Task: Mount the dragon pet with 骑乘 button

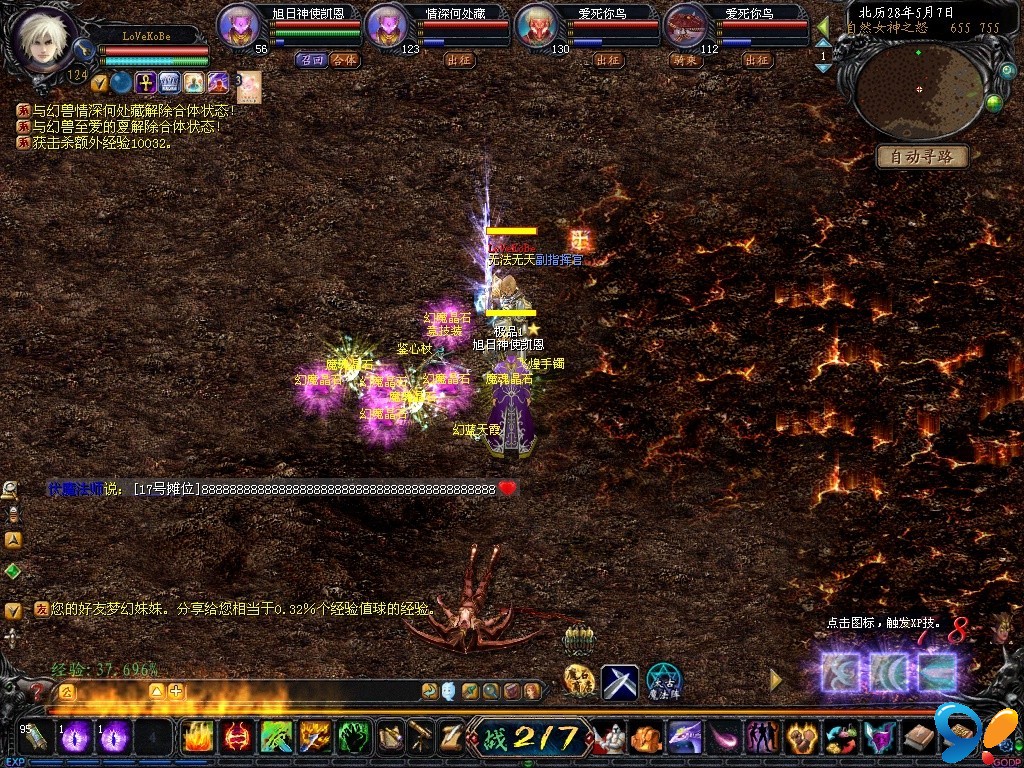Action: 684,60
